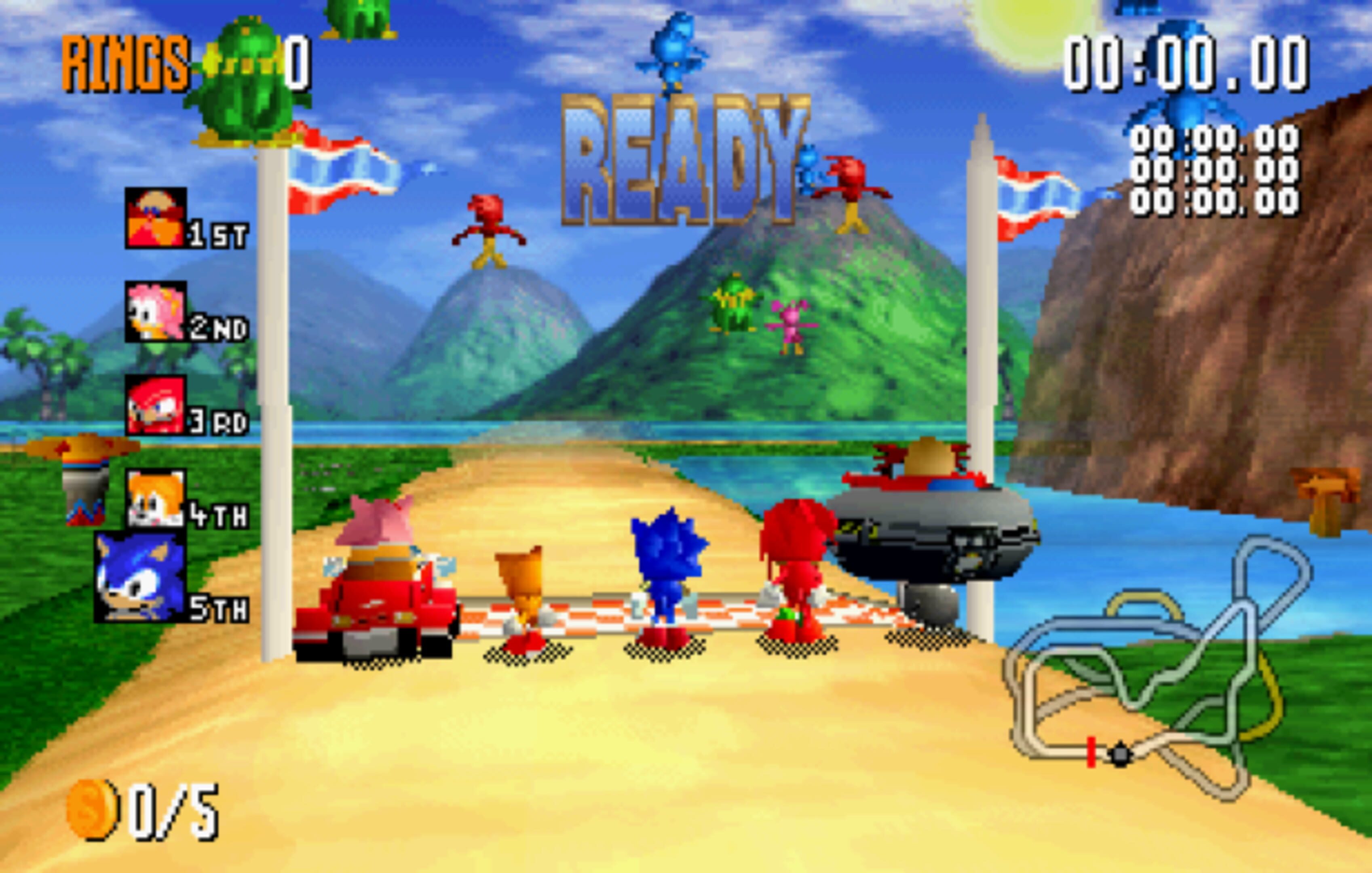Click the gold Sonic token coin icon
The width and height of the screenshot is (1372, 873).
pyautogui.click(x=92, y=809)
